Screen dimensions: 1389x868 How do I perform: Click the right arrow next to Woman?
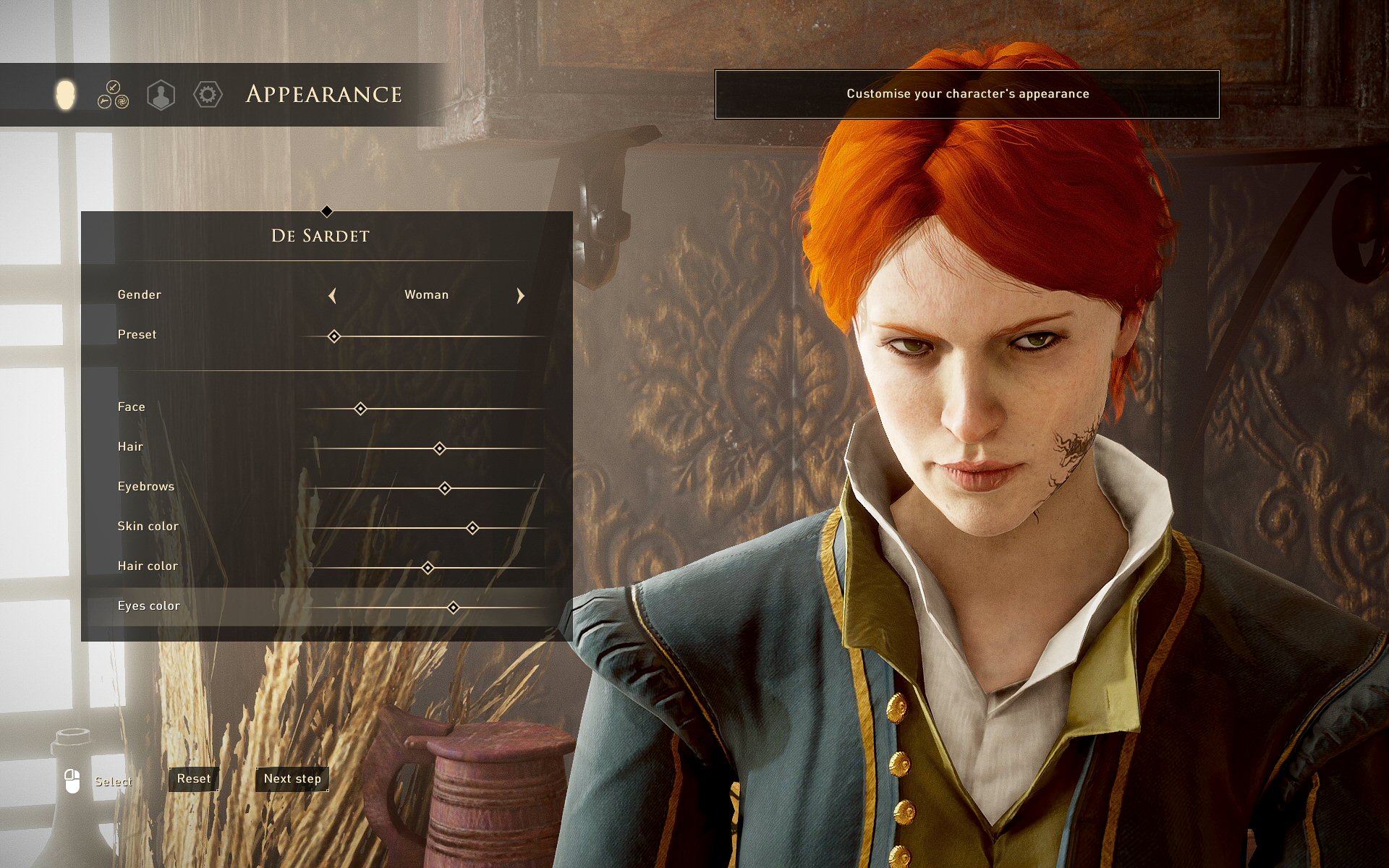point(520,295)
